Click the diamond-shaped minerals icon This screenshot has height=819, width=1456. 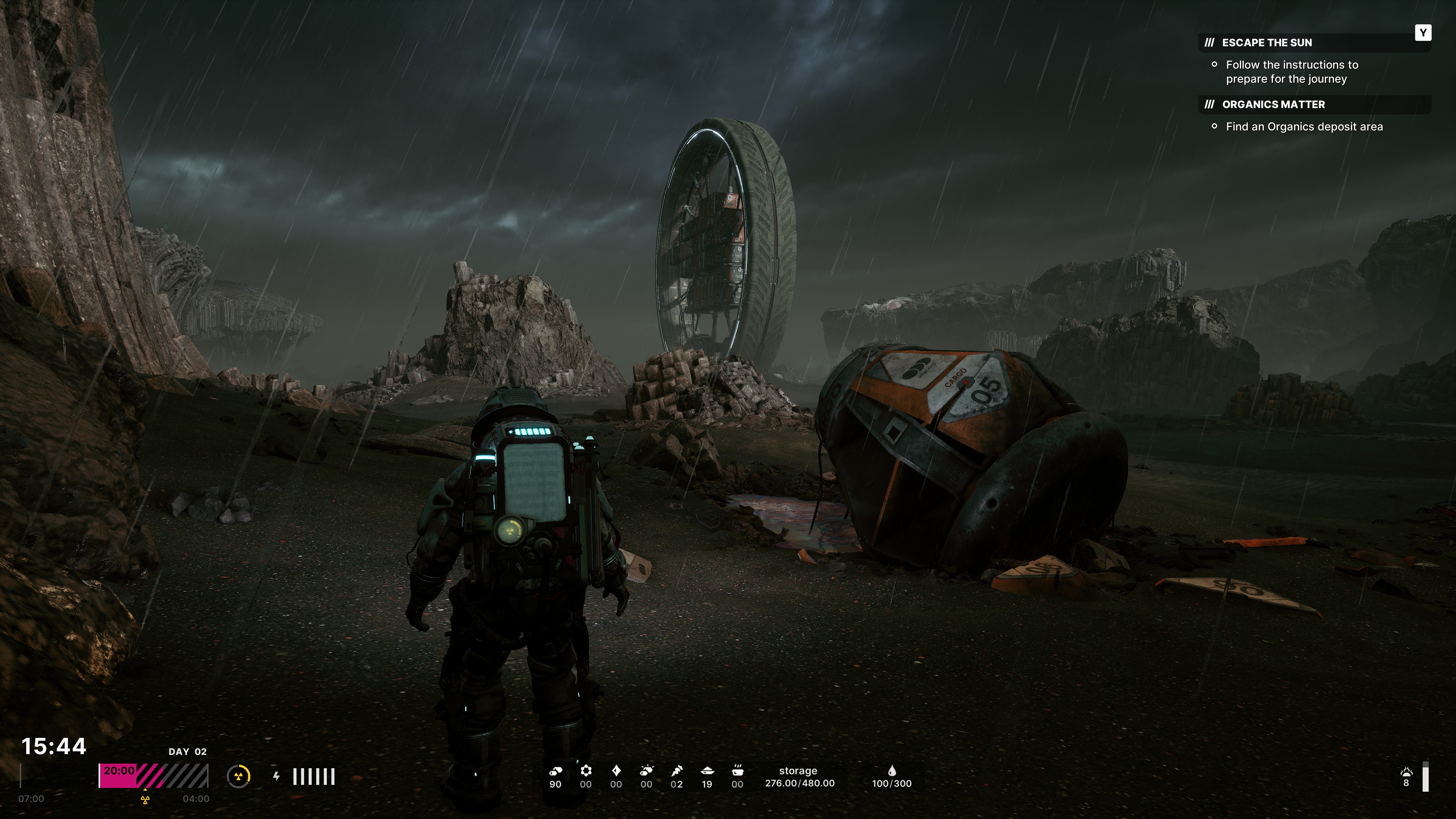(x=616, y=770)
